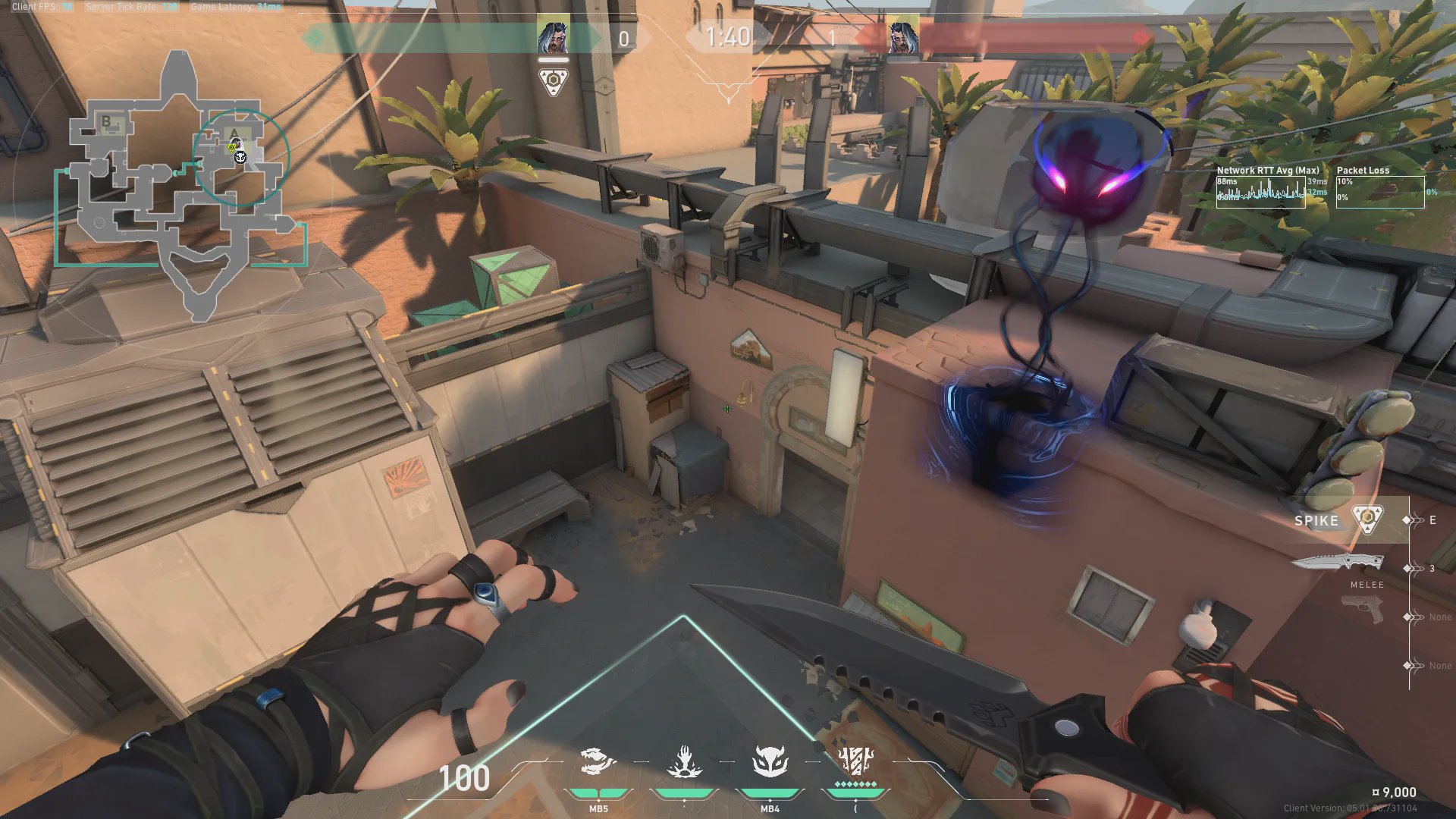Click the spike carrier icon under ally portrait
1456x819 pixels.
click(554, 81)
